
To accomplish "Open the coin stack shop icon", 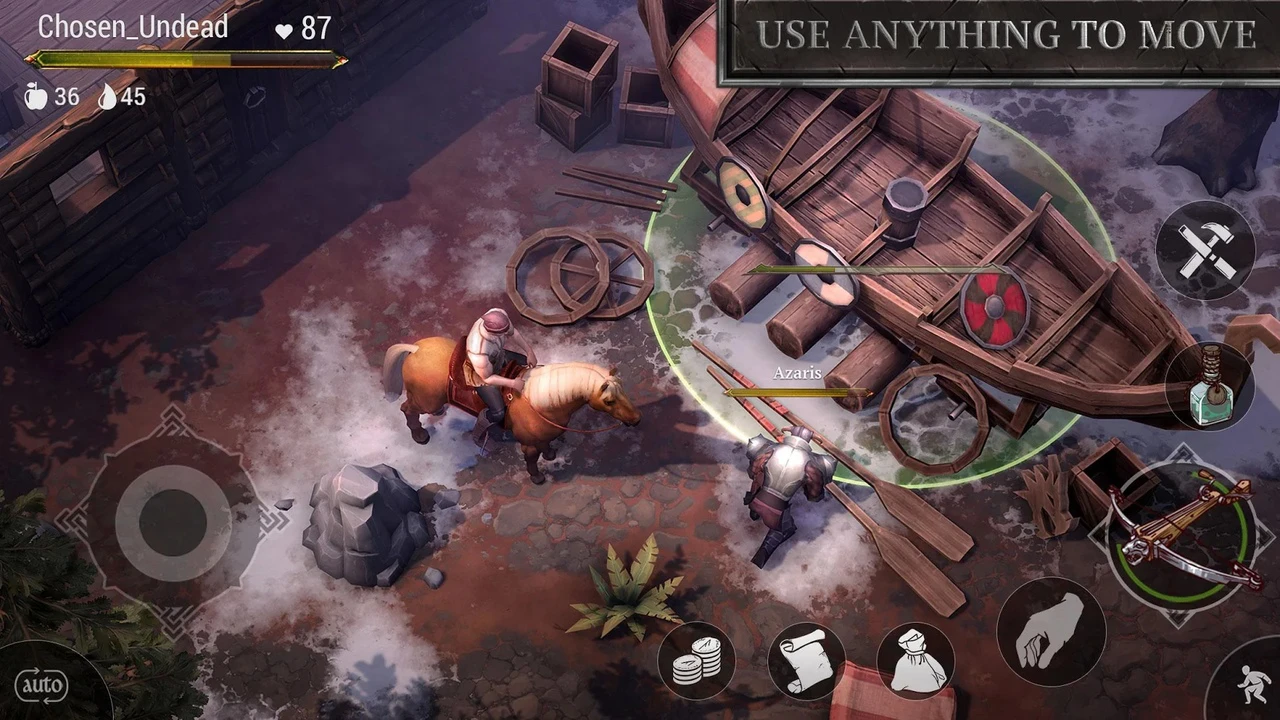I will (696, 660).
